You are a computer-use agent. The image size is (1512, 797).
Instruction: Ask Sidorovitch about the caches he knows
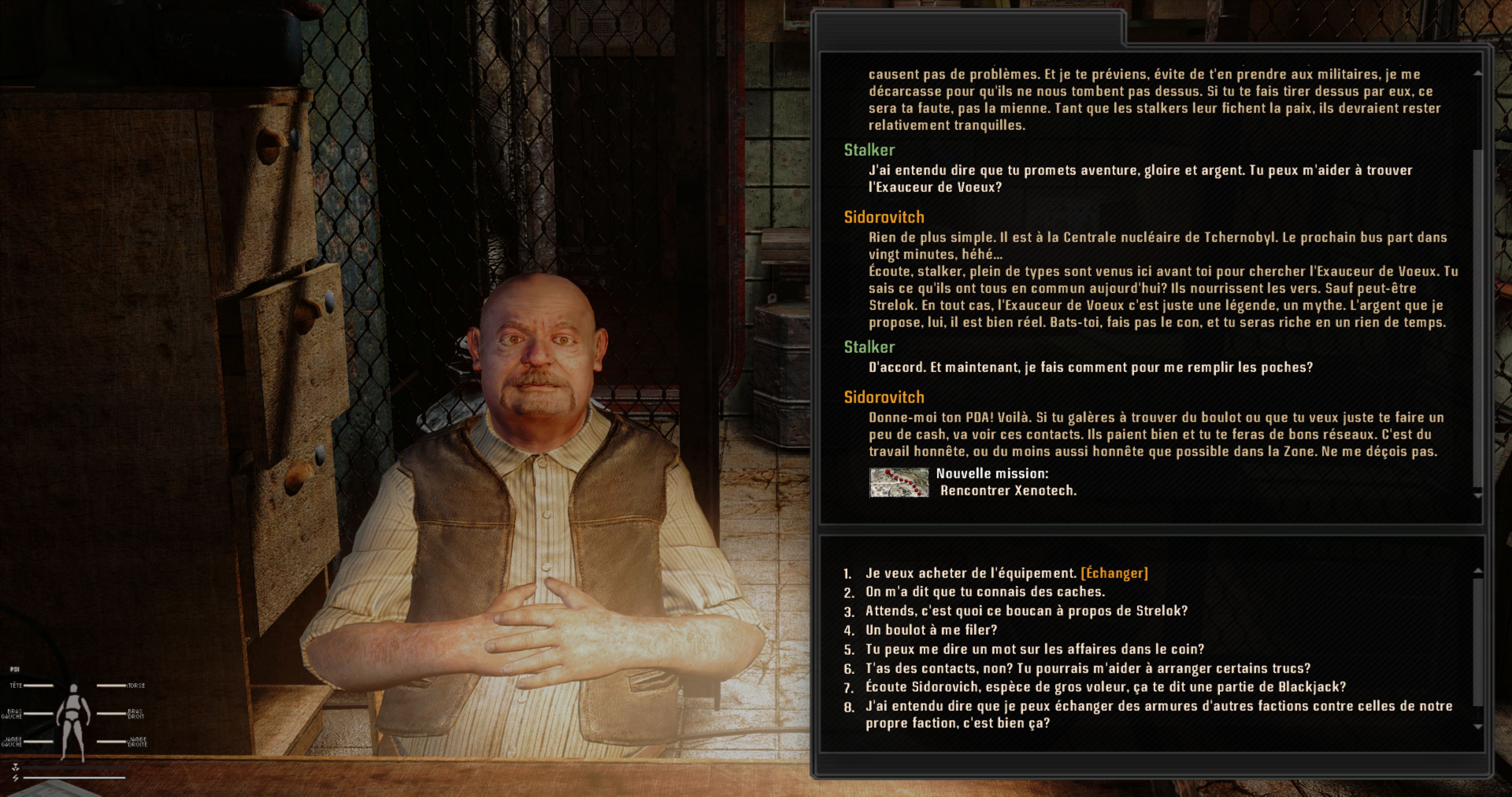pyautogui.click(x=985, y=592)
